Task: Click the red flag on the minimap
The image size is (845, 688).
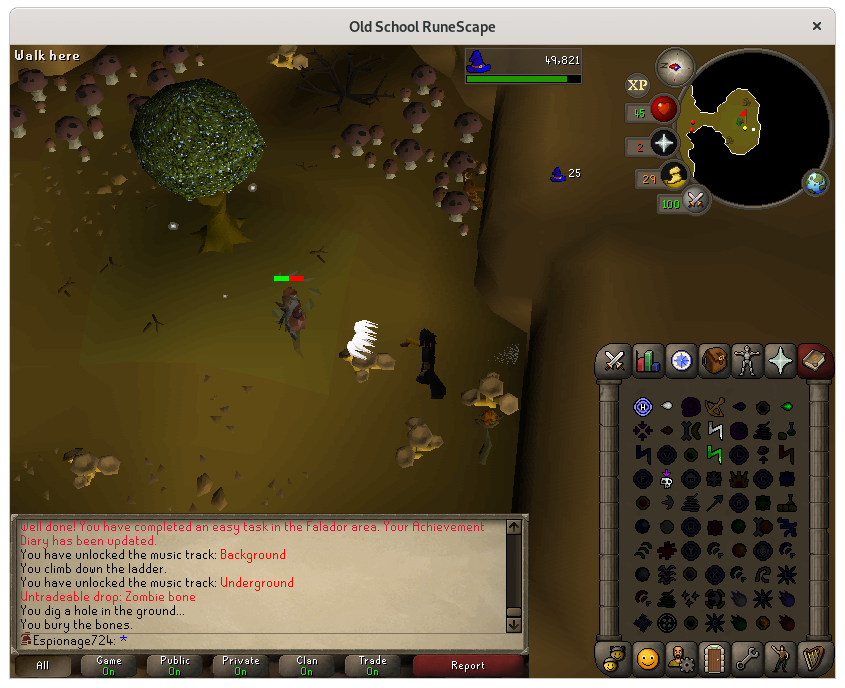Action: click(x=743, y=114)
